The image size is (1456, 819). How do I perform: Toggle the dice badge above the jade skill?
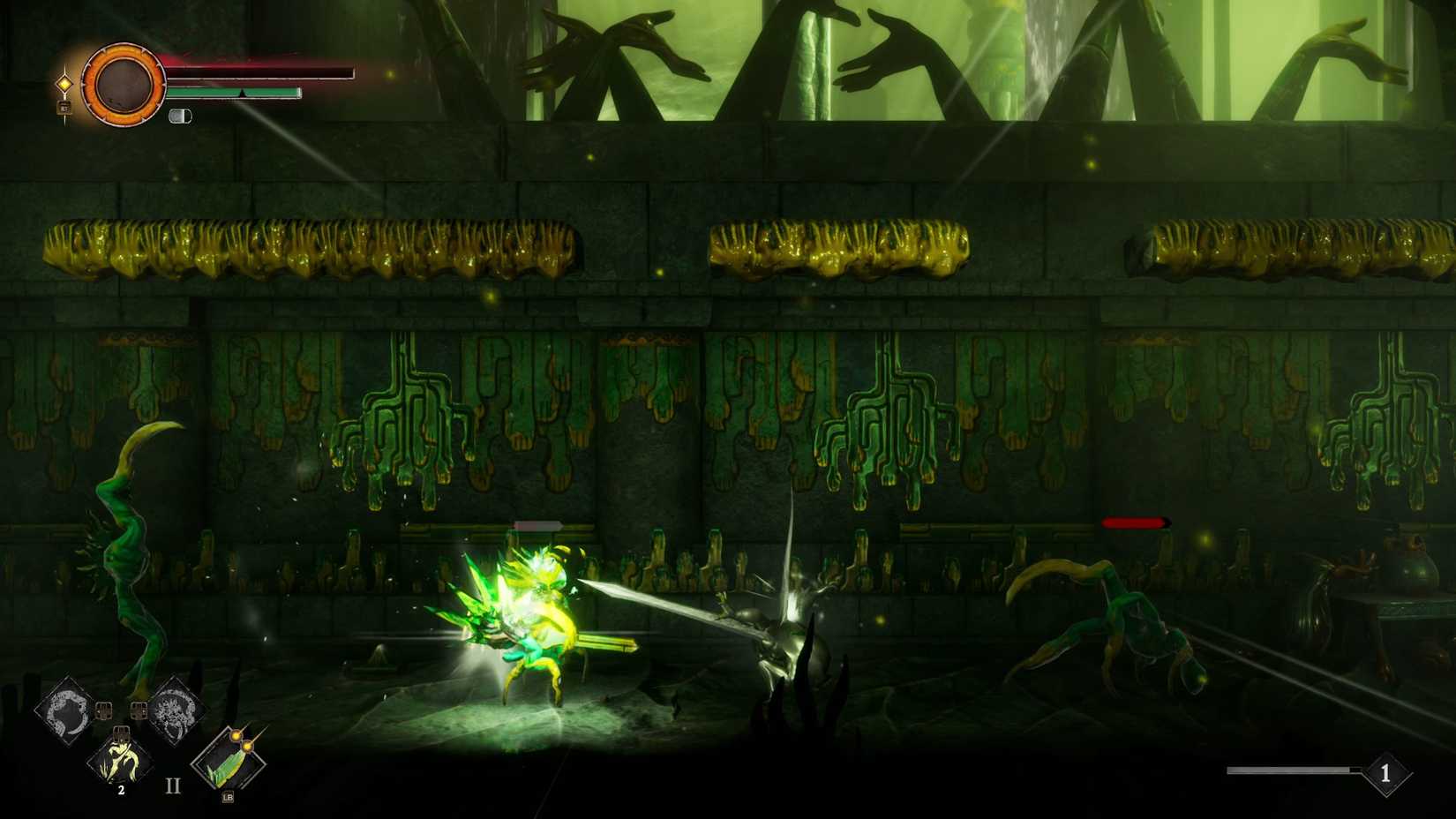click(121, 733)
